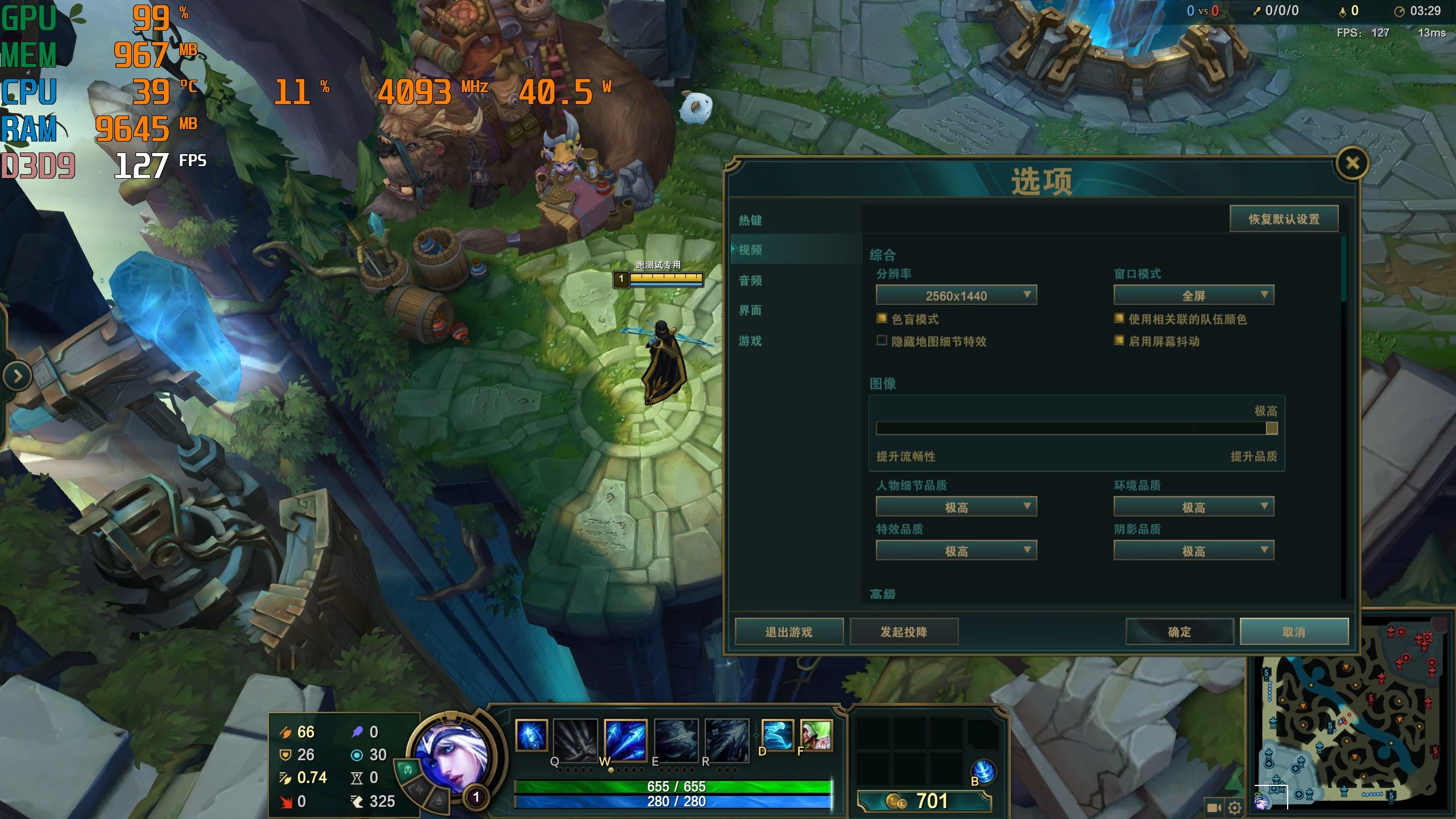The height and width of the screenshot is (819, 1456).
Task: Confirm settings with the 确定 button
Action: coord(1180,632)
